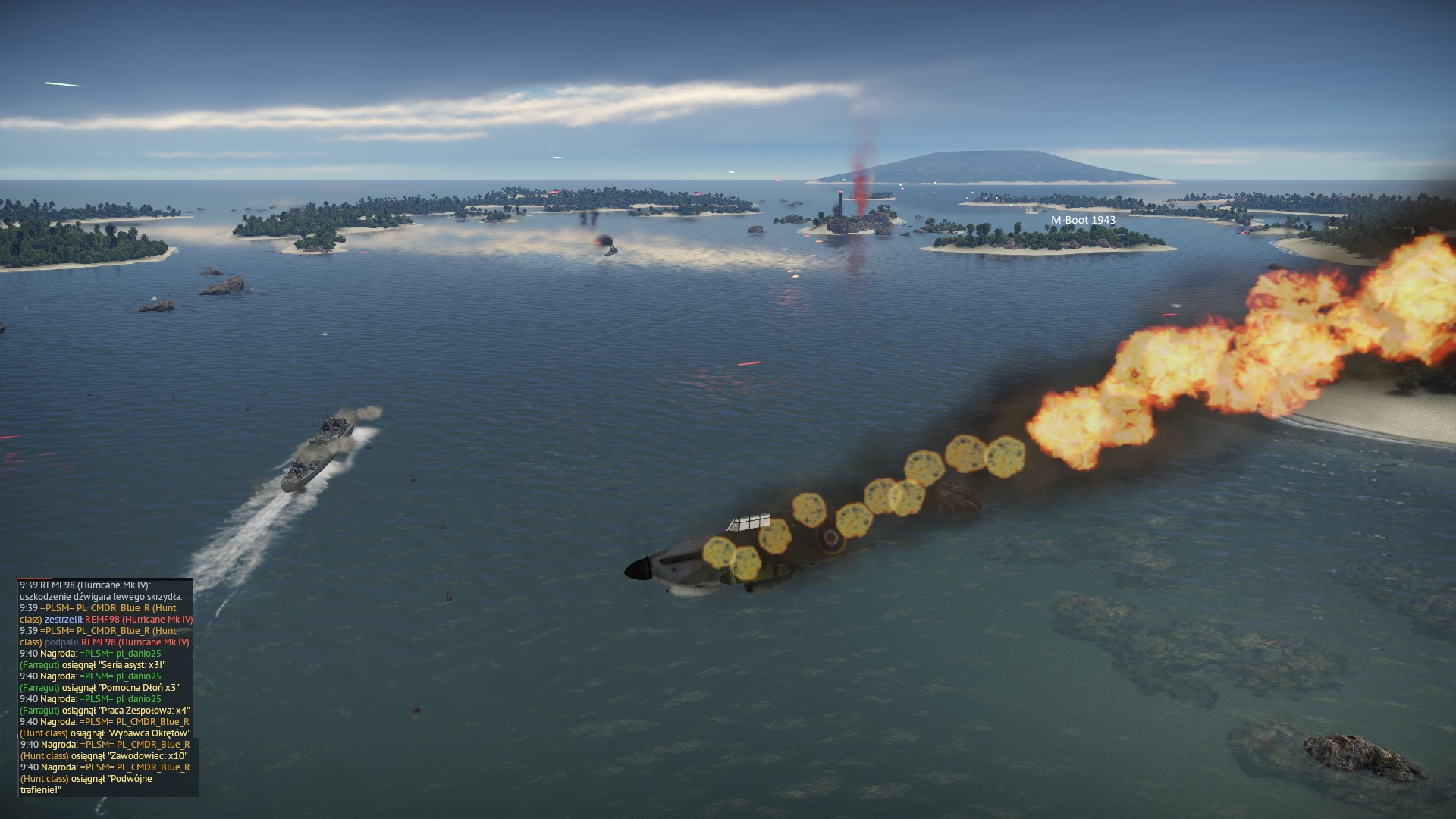Click the battle log message panel
1456x819 pixels.
coord(106,687)
